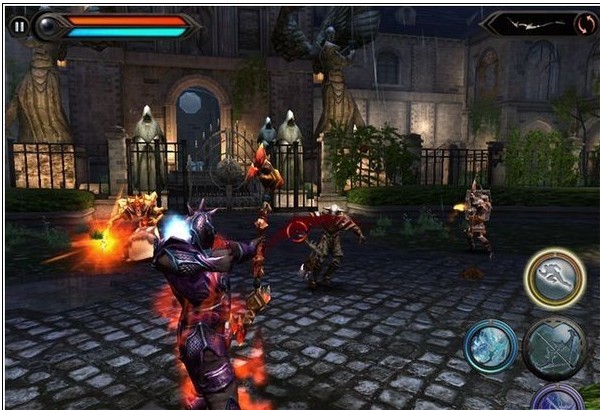Pause the game

[19, 26]
